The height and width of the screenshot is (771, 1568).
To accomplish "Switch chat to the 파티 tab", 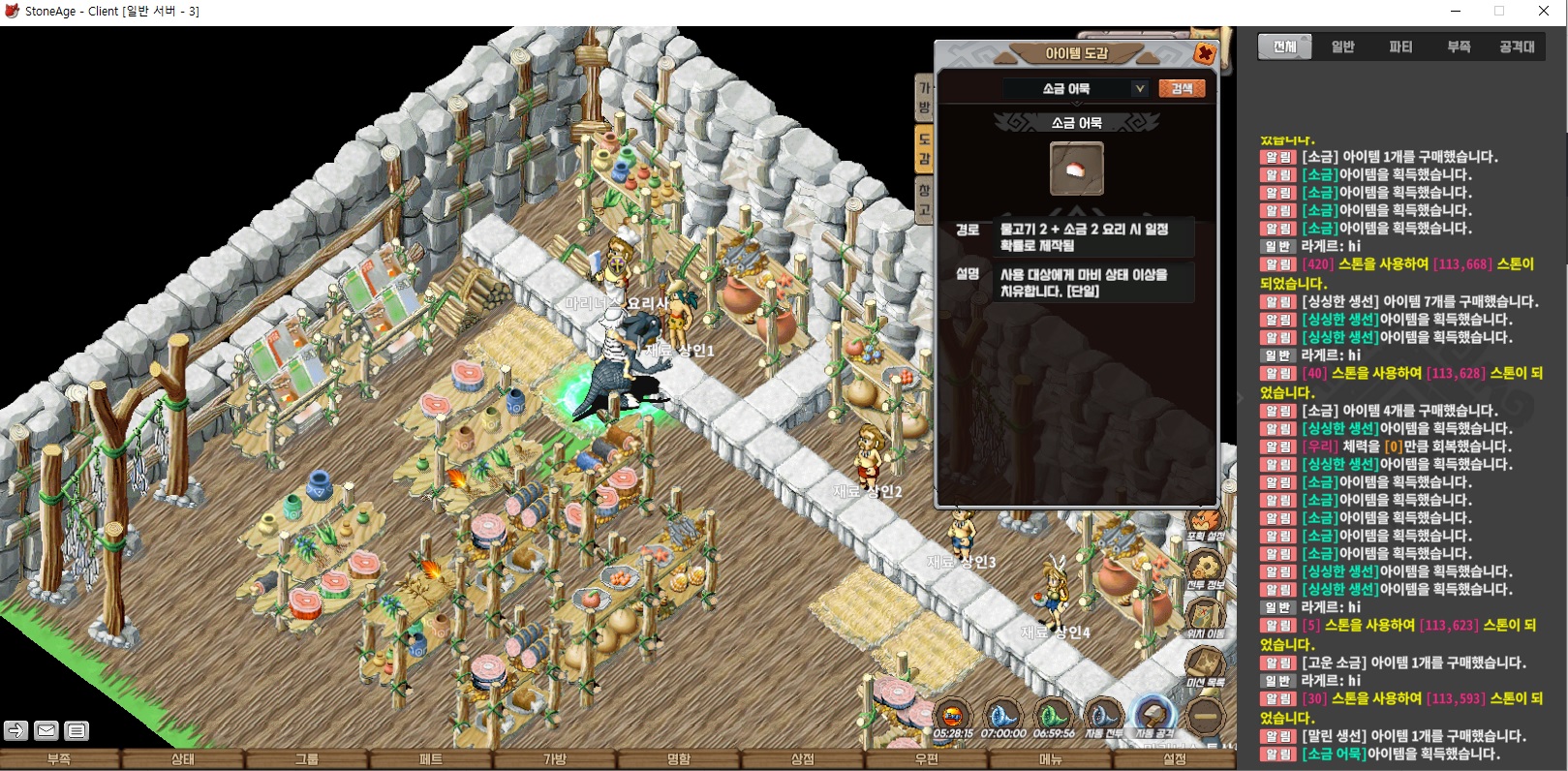I will 1400,46.
